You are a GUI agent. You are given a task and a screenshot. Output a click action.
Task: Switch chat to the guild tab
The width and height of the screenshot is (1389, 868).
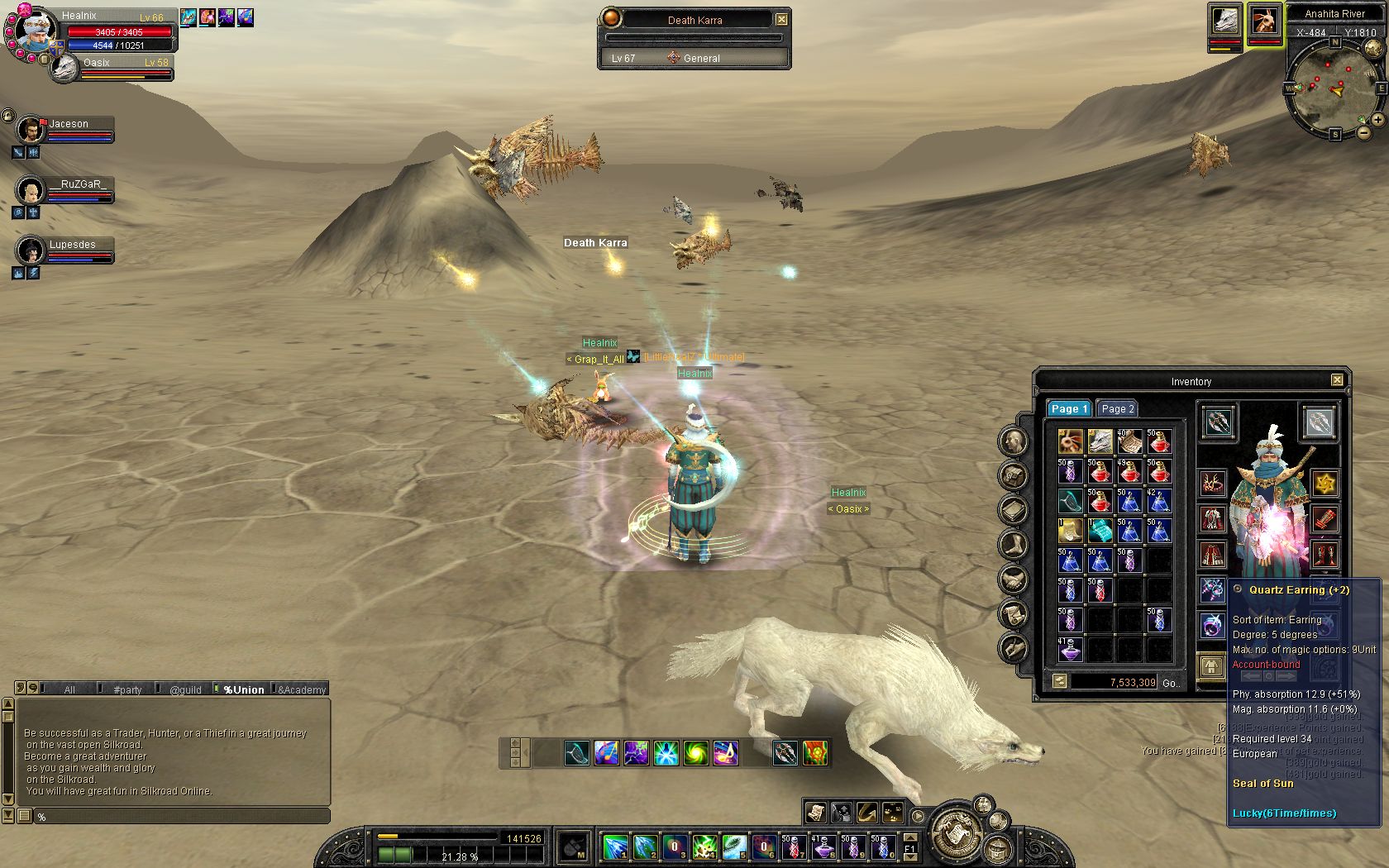(x=185, y=689)
